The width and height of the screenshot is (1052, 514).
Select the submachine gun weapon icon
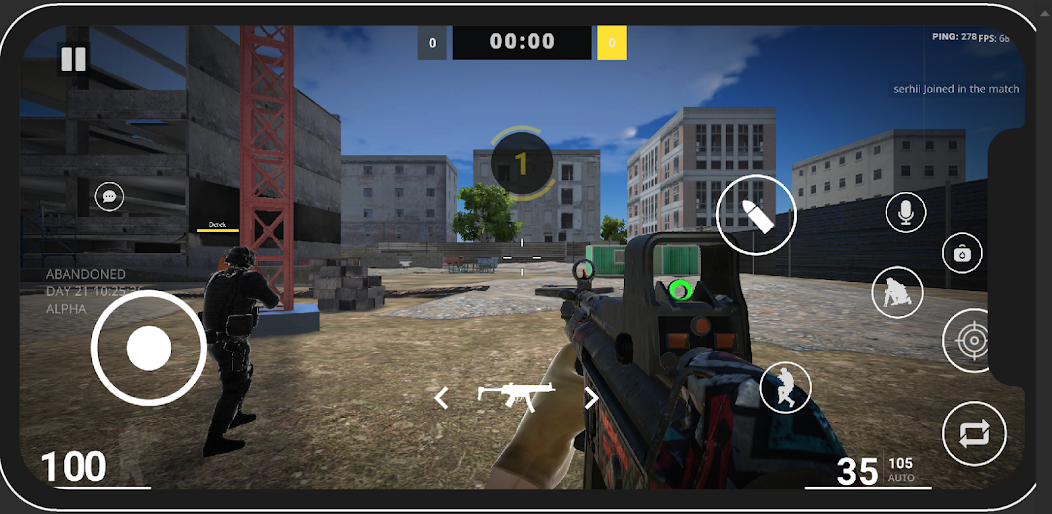tap(516, 396)
